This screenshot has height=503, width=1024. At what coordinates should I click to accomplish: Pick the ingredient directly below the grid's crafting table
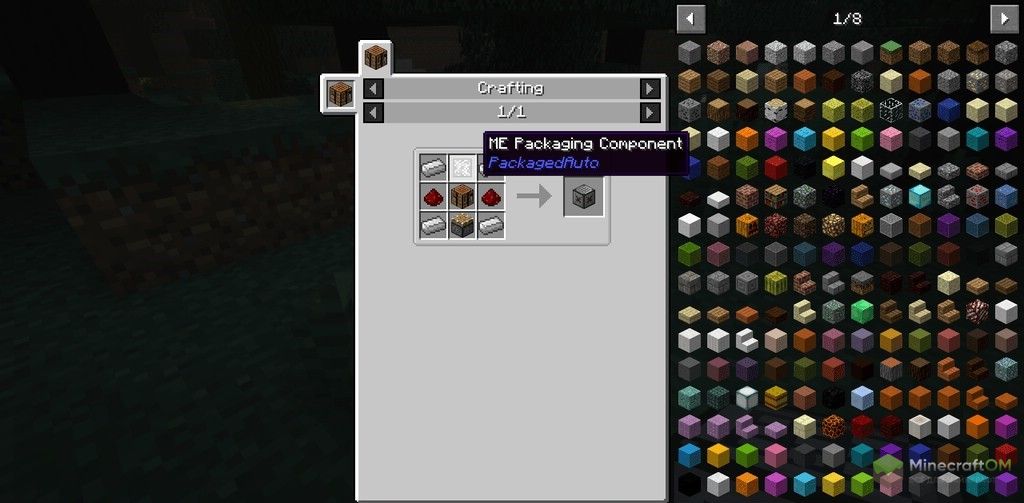click(461, 226)
